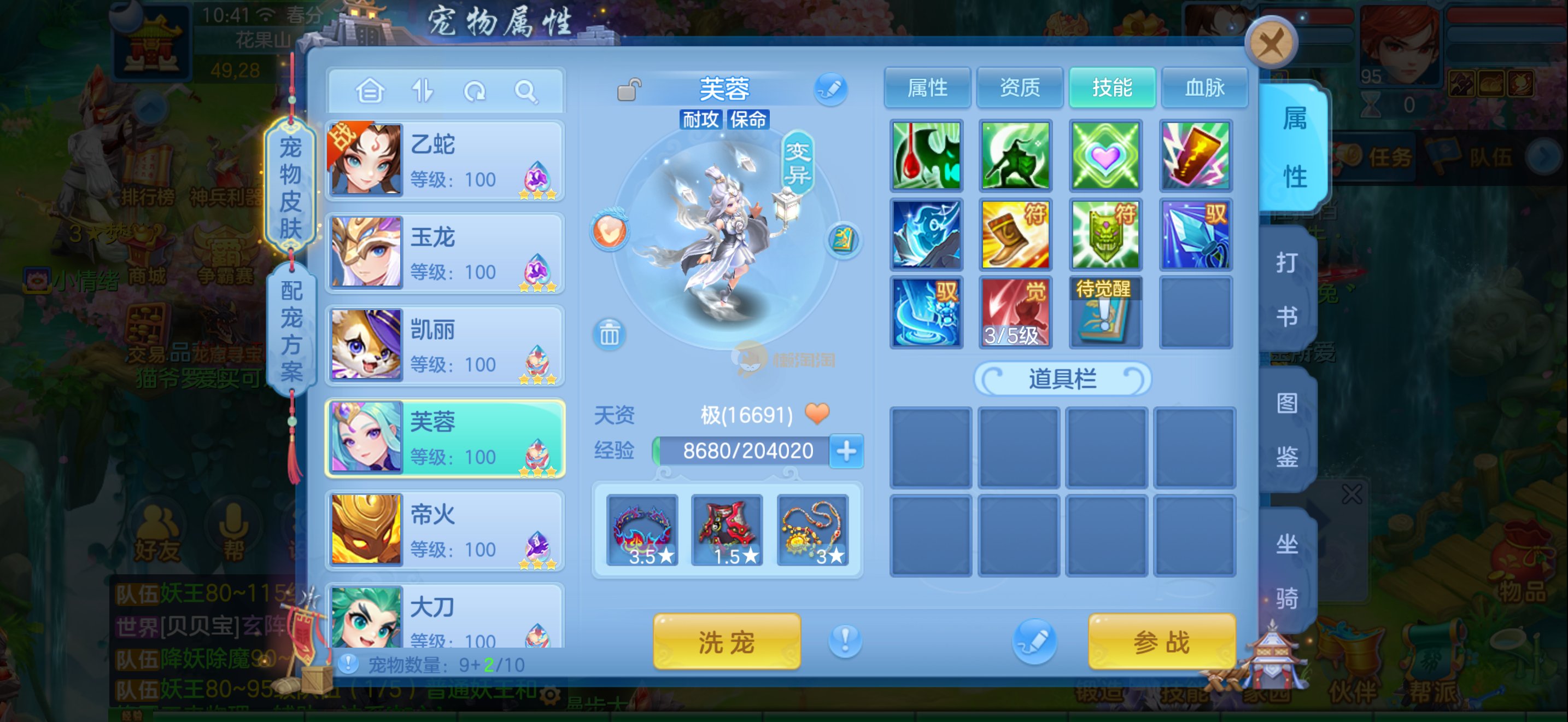Tap the 参战 button
1568x722 pixels.
1161,642
